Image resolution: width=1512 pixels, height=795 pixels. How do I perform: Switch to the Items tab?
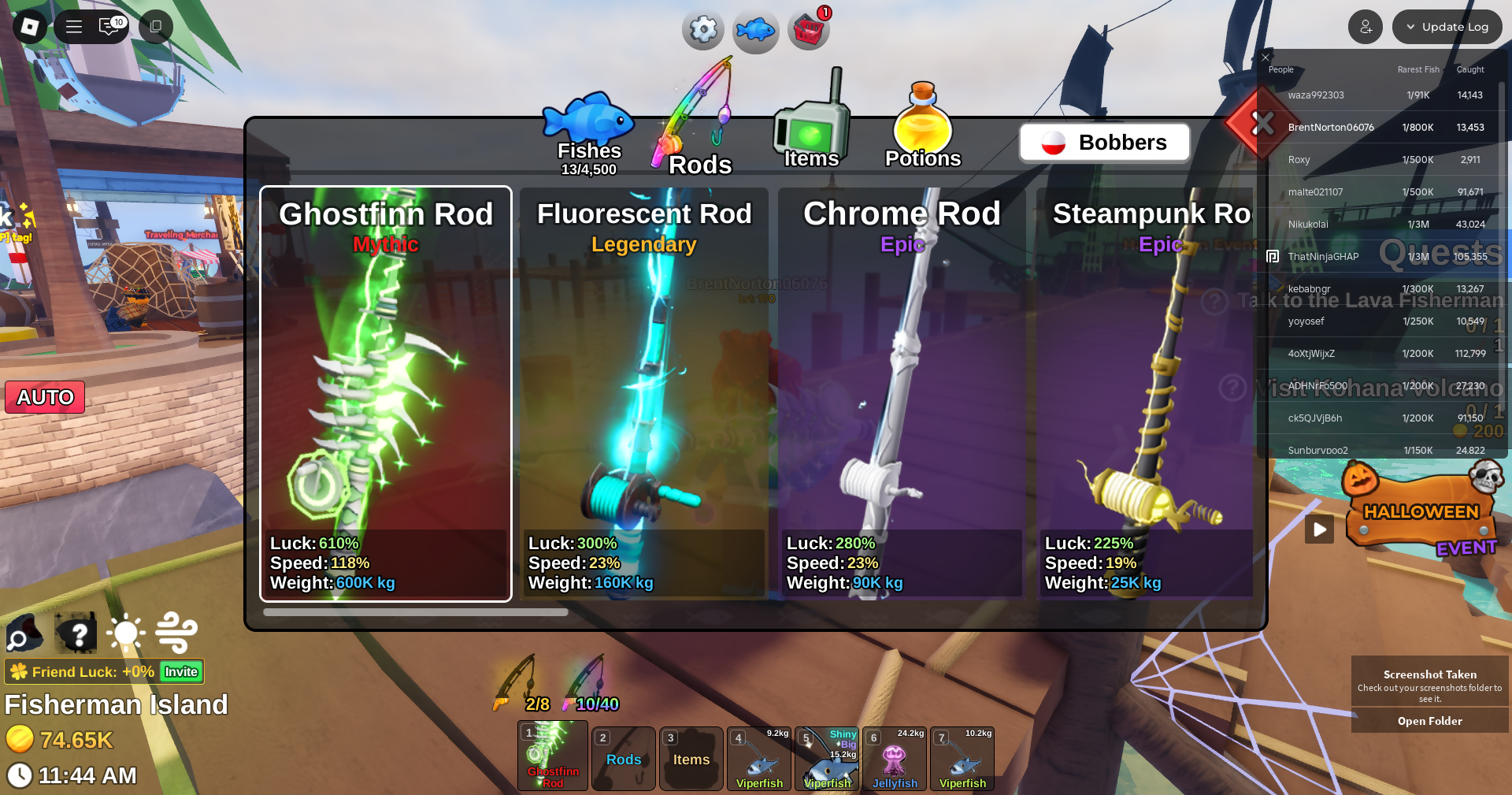(811, 134)
